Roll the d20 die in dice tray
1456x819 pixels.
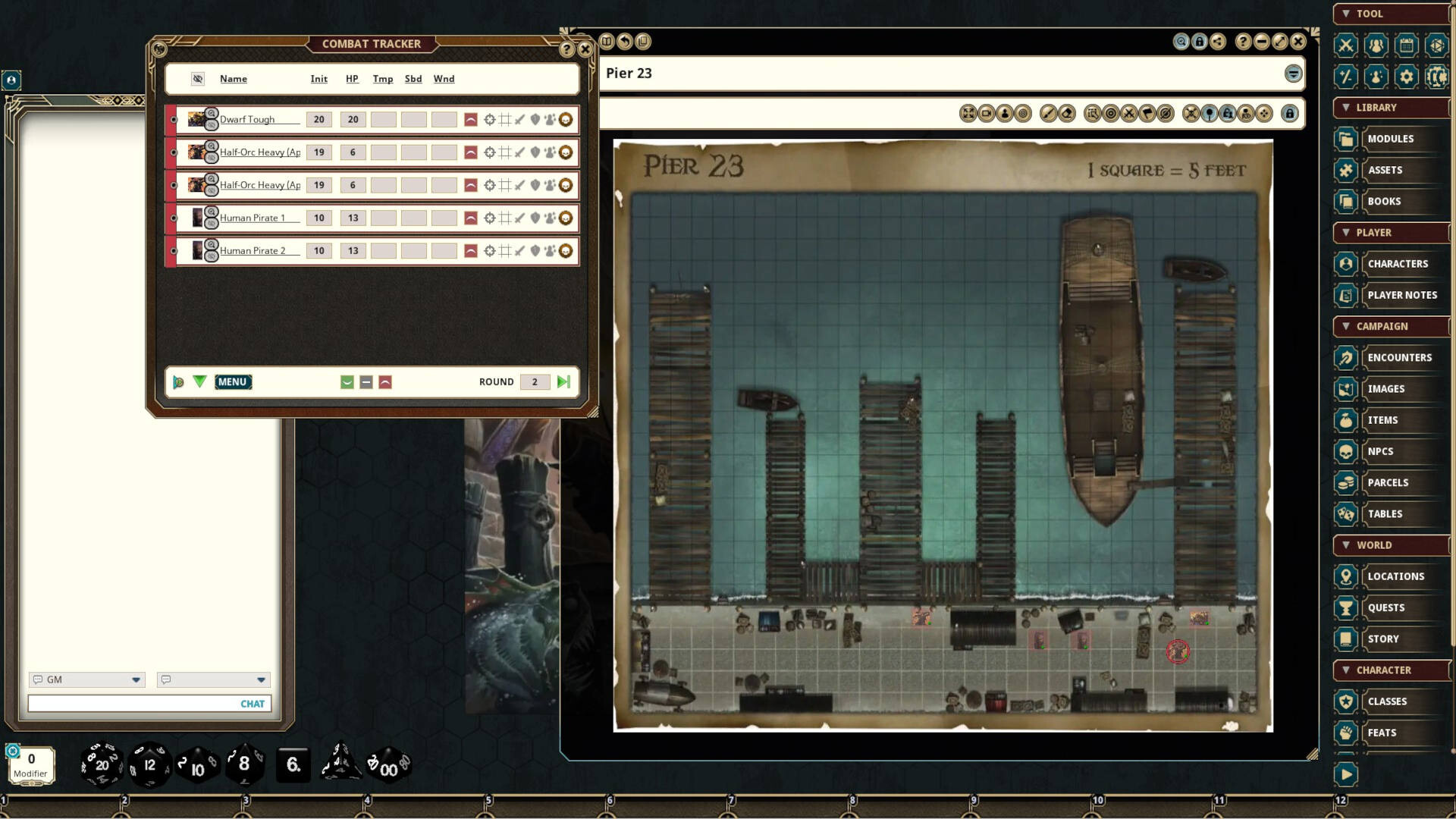pyautogui.click(x=101, y=764)
